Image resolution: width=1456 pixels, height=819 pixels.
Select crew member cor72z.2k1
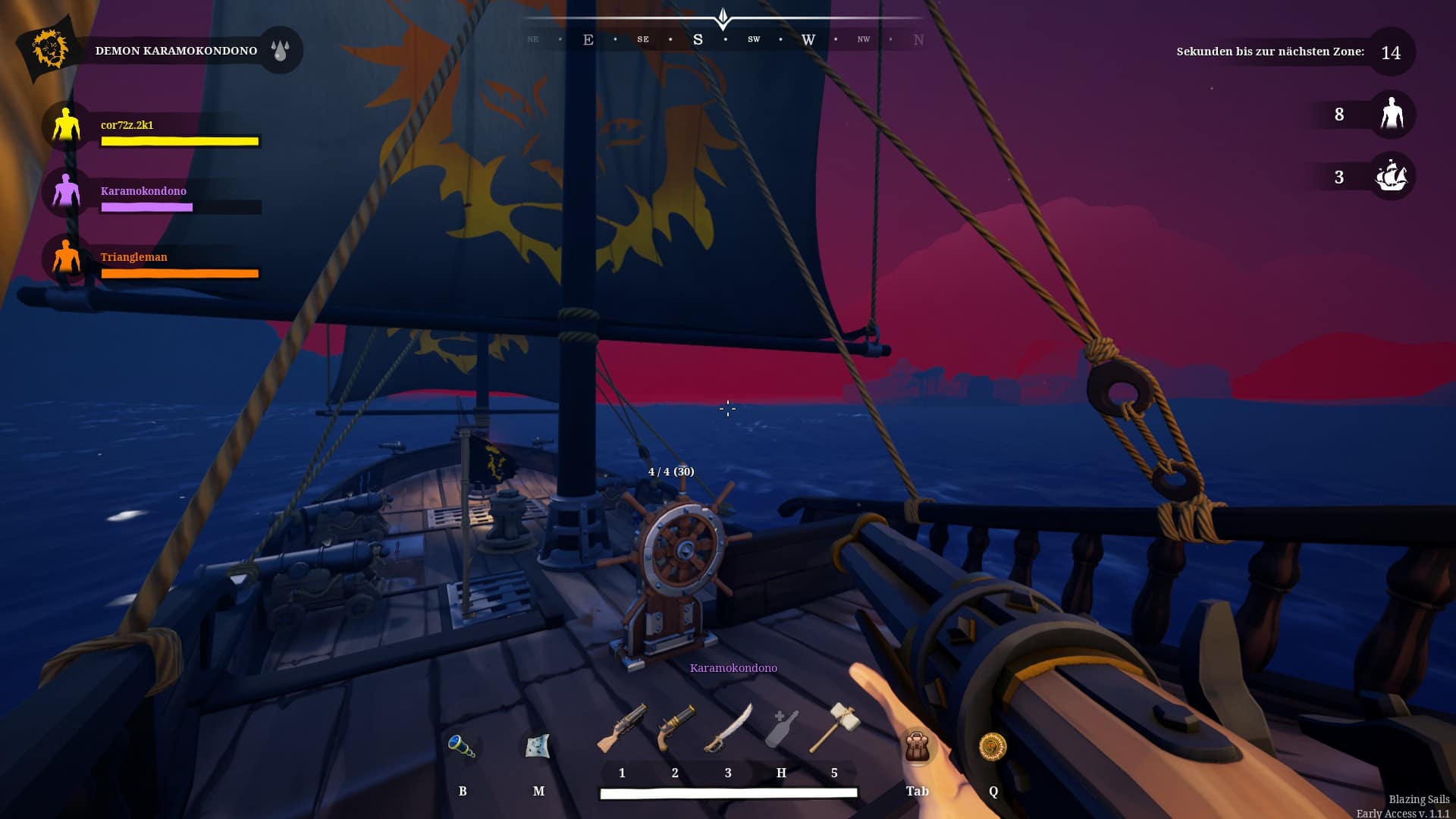click(x=67, y=125)
